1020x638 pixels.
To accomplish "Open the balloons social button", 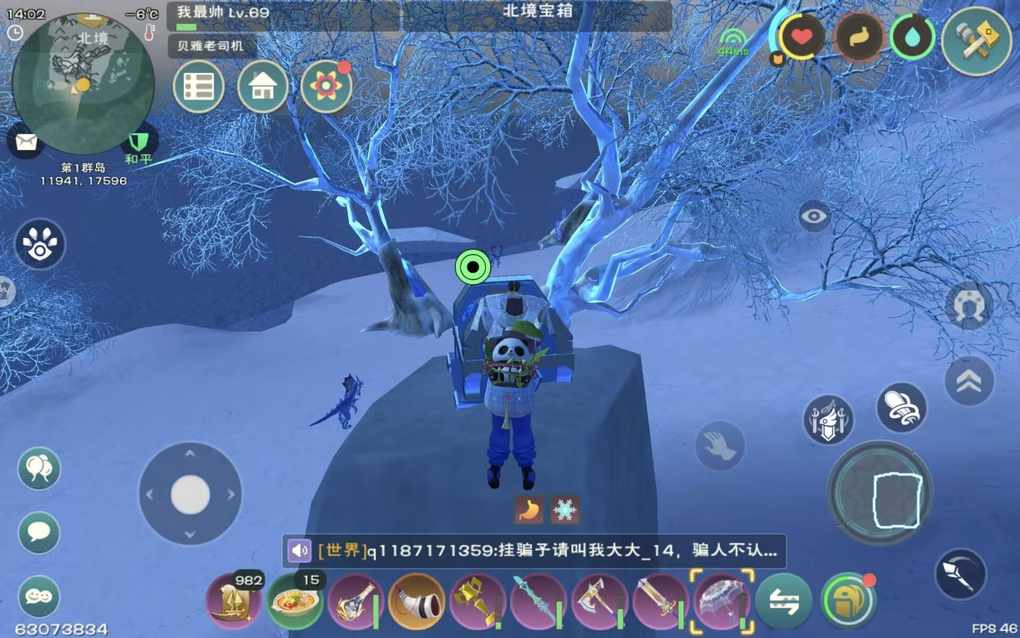I will point(39,468).
